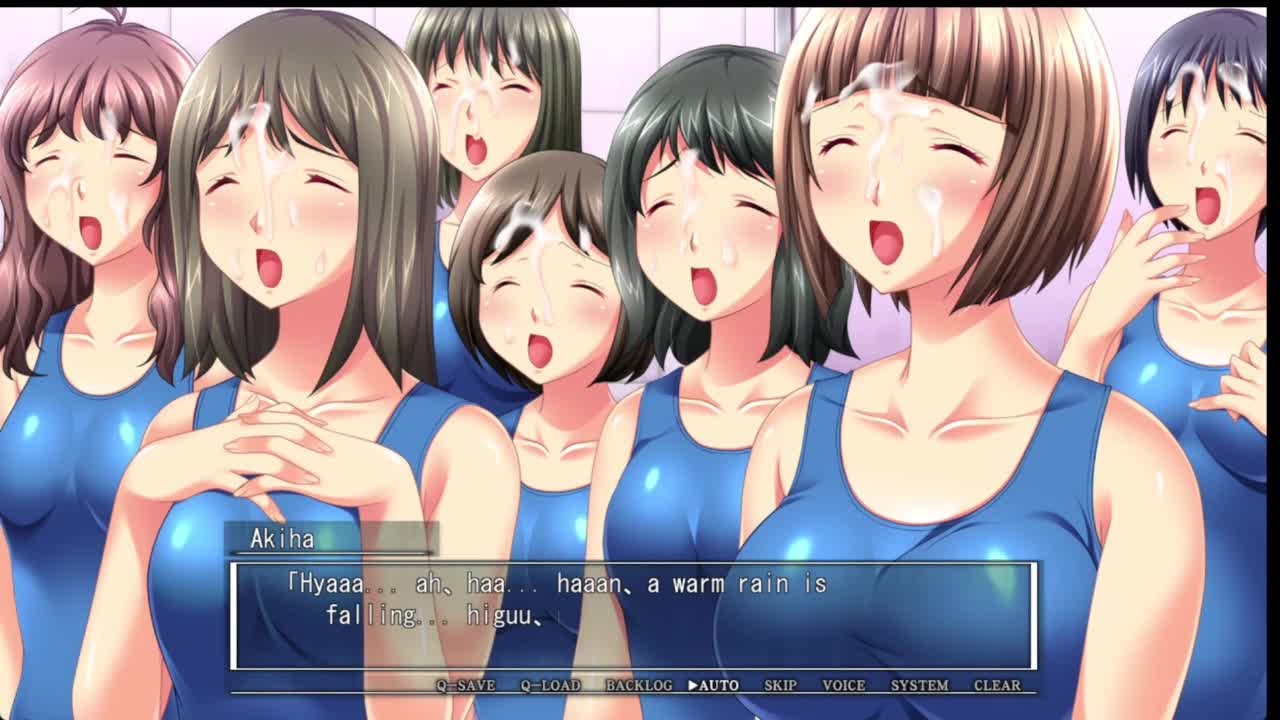Activate the SKIP button
This screenshot has height=720, width=1280.
pyautogui.click(x=780, y=685)
